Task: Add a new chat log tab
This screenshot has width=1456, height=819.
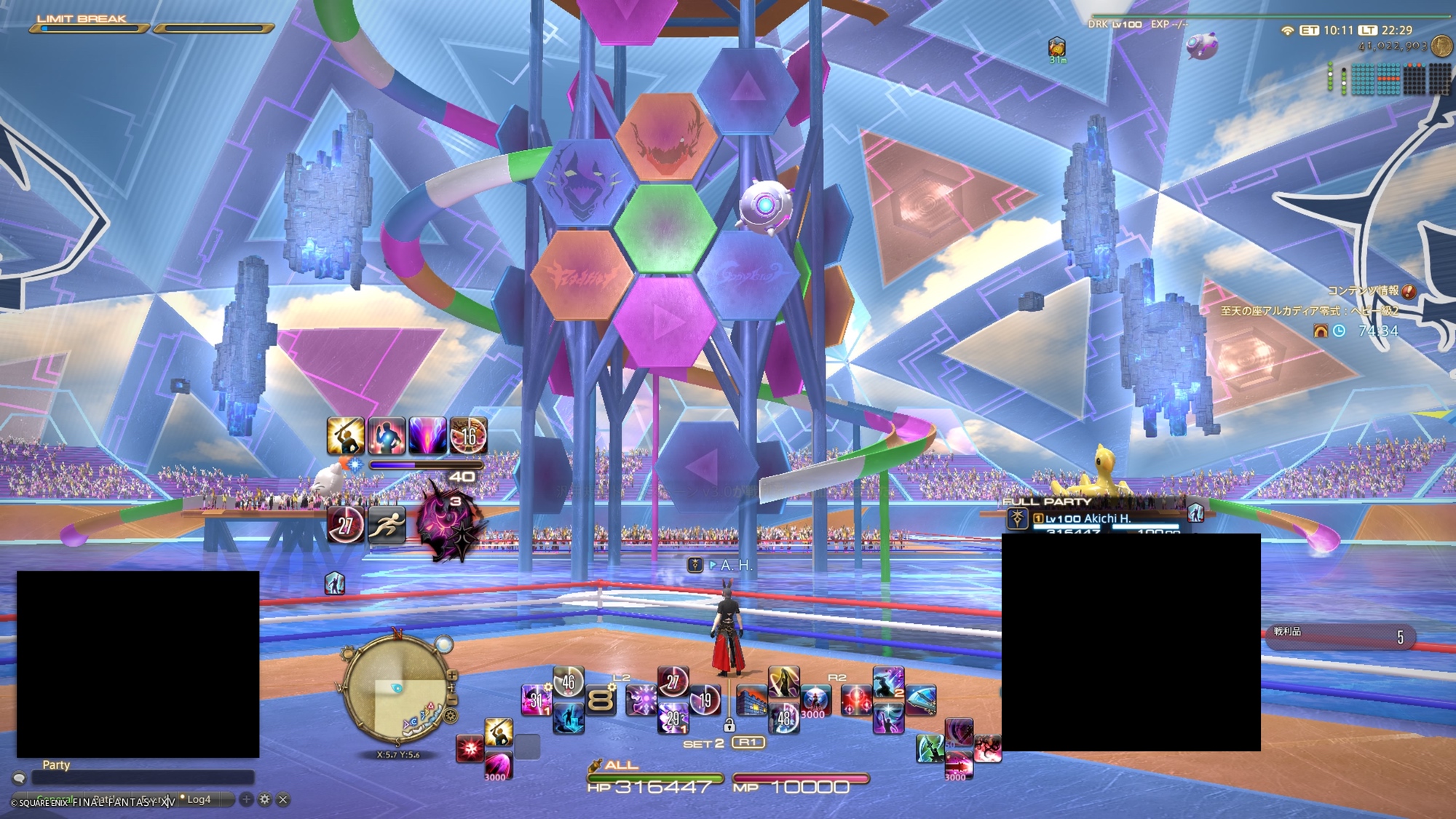Action: click(x=247, y=799)
